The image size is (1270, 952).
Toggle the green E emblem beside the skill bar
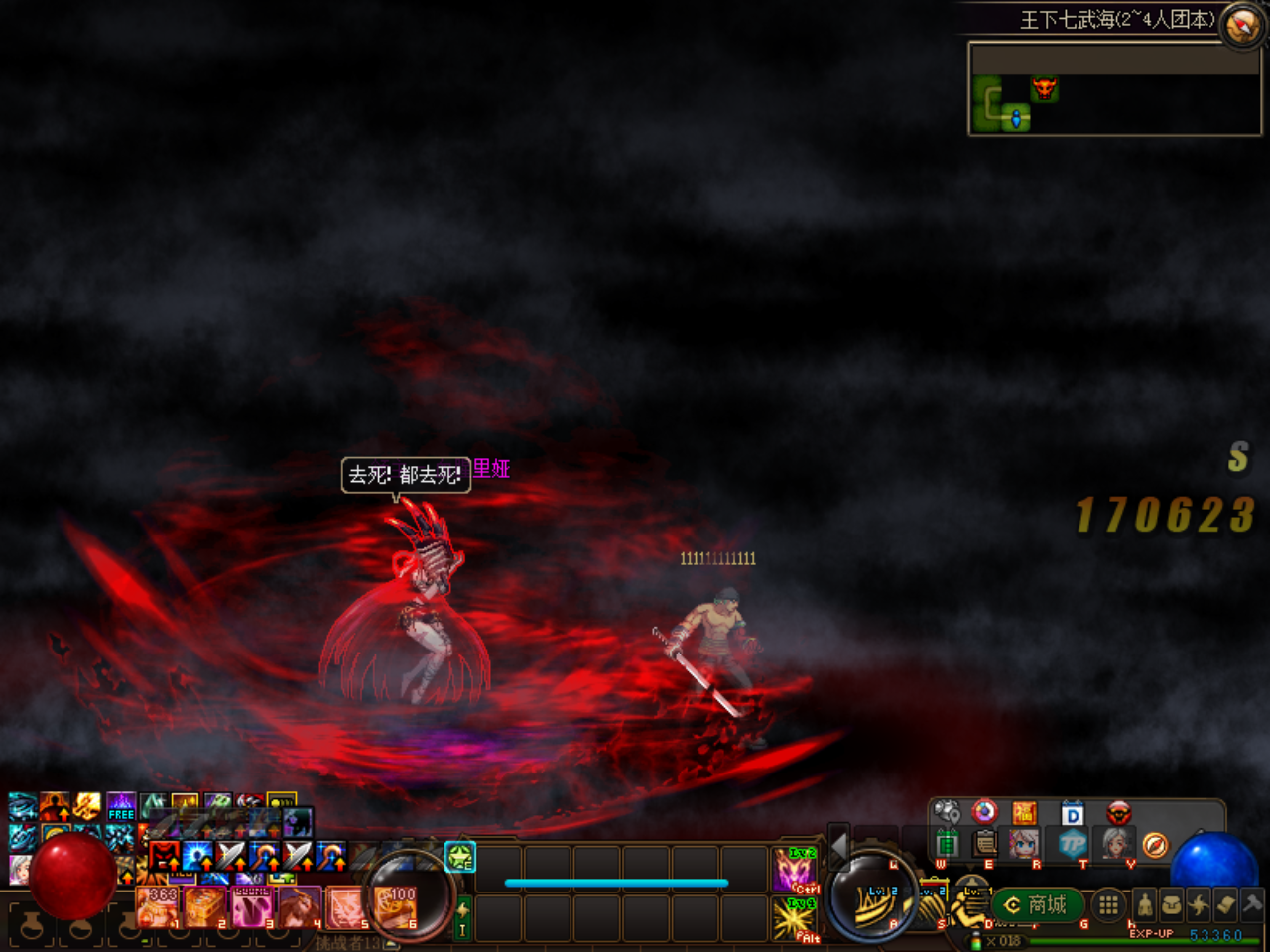[x=459, y=859]
